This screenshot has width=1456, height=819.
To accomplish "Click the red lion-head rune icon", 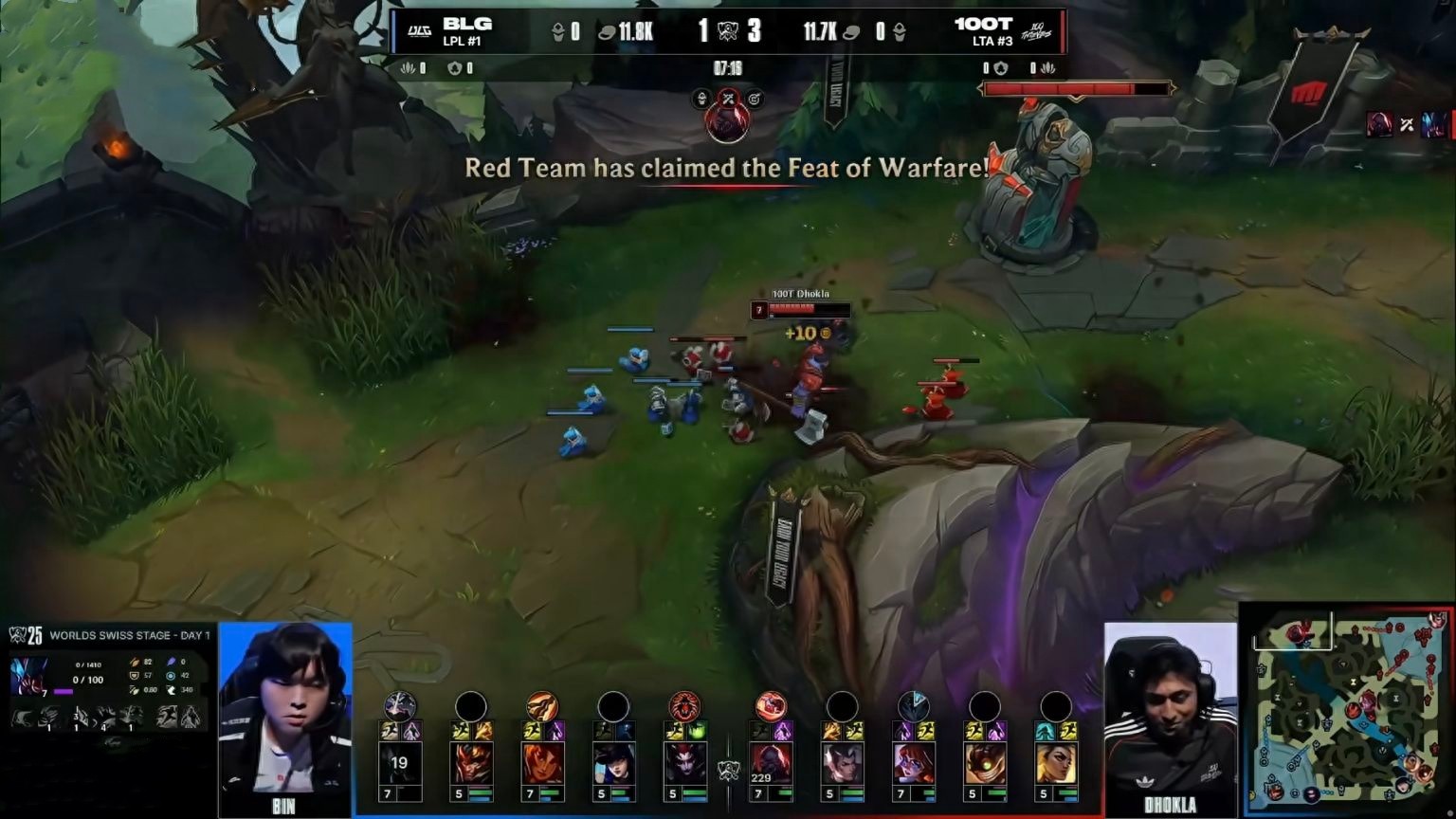I will click(684, 705).
